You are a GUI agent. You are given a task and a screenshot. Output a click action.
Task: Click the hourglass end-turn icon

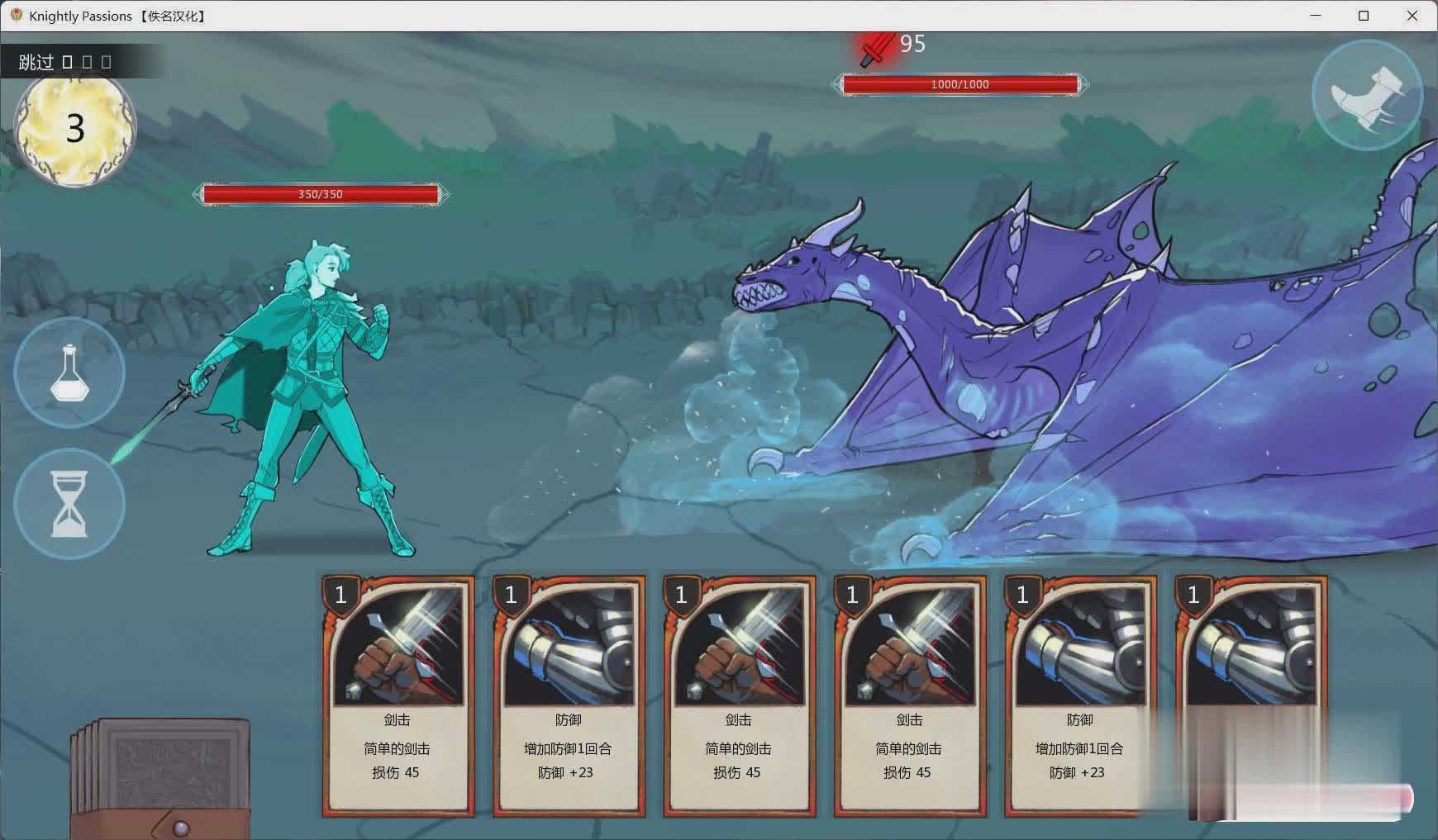[69, 503]
